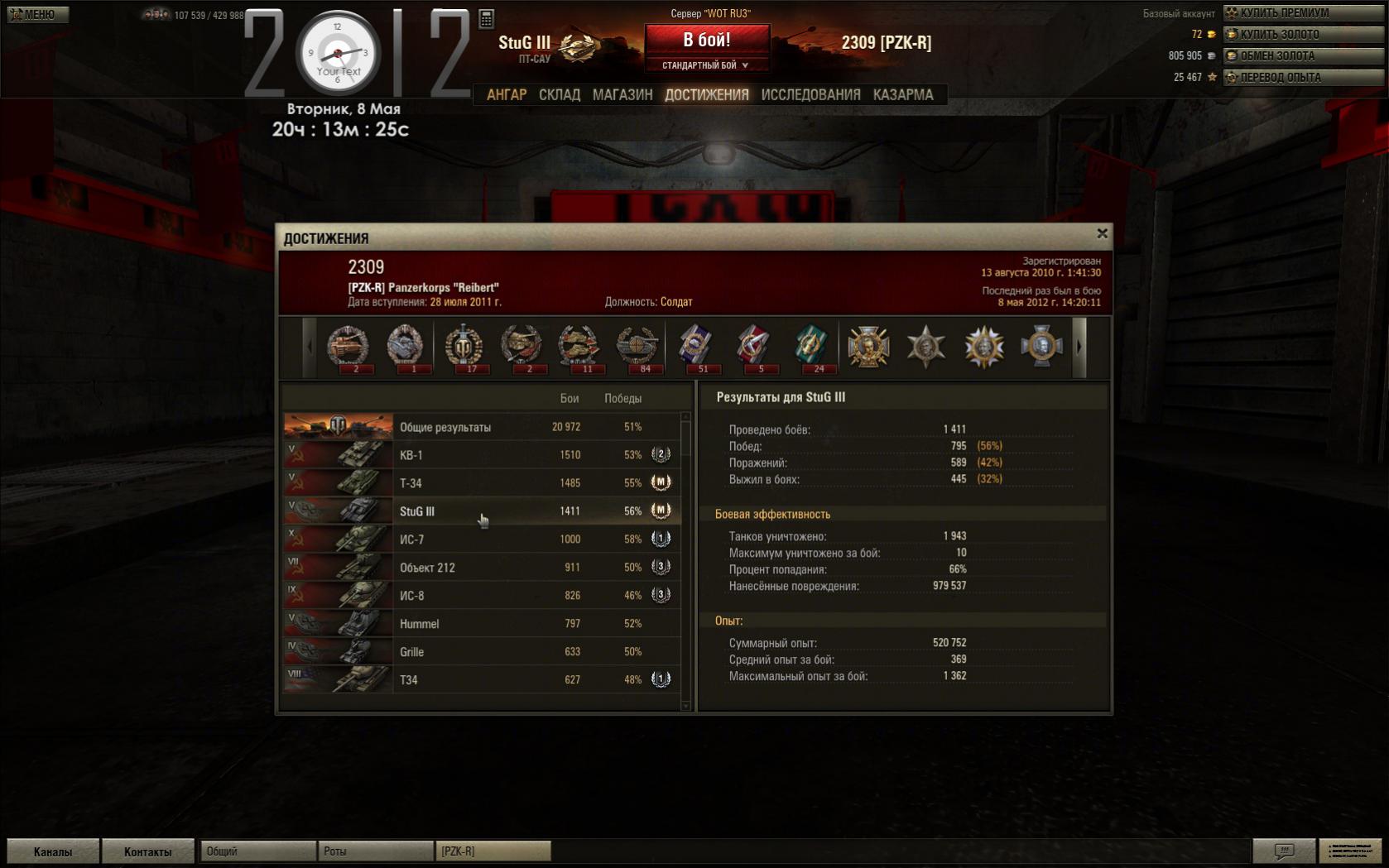Open the Склад tab
The width and height of the screenshot is (1389, 868).
tap(559, 95)
